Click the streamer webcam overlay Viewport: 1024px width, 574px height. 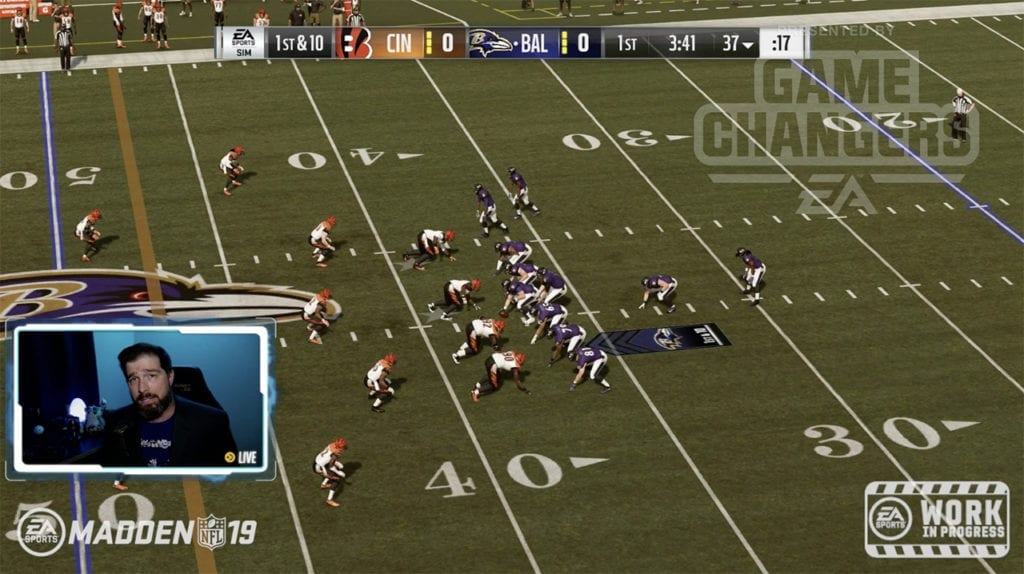click(141, 398)
